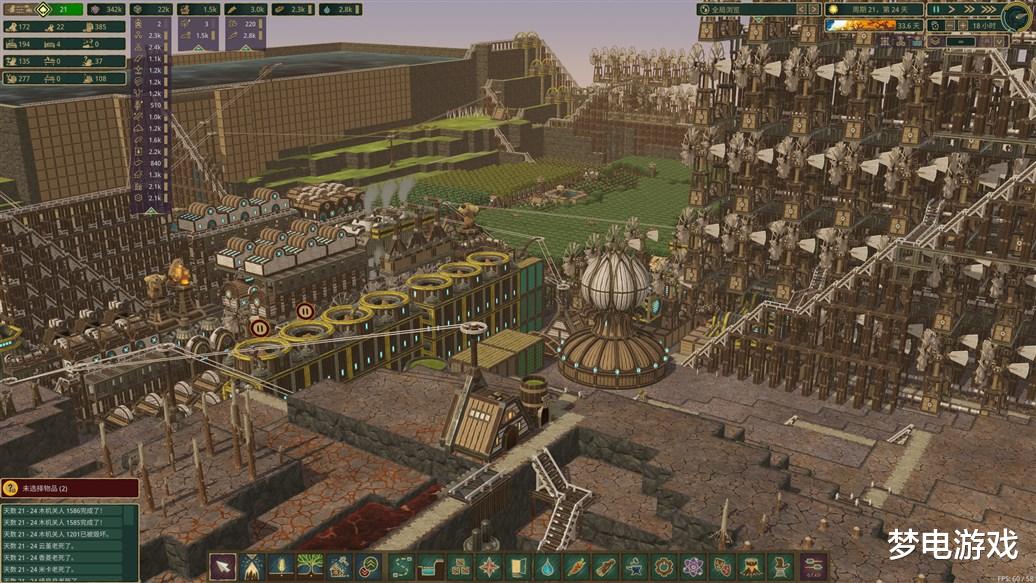Pause the game speed
Image resolution: width=1036 pixels, height=583 pixels.
coord(937,9)
